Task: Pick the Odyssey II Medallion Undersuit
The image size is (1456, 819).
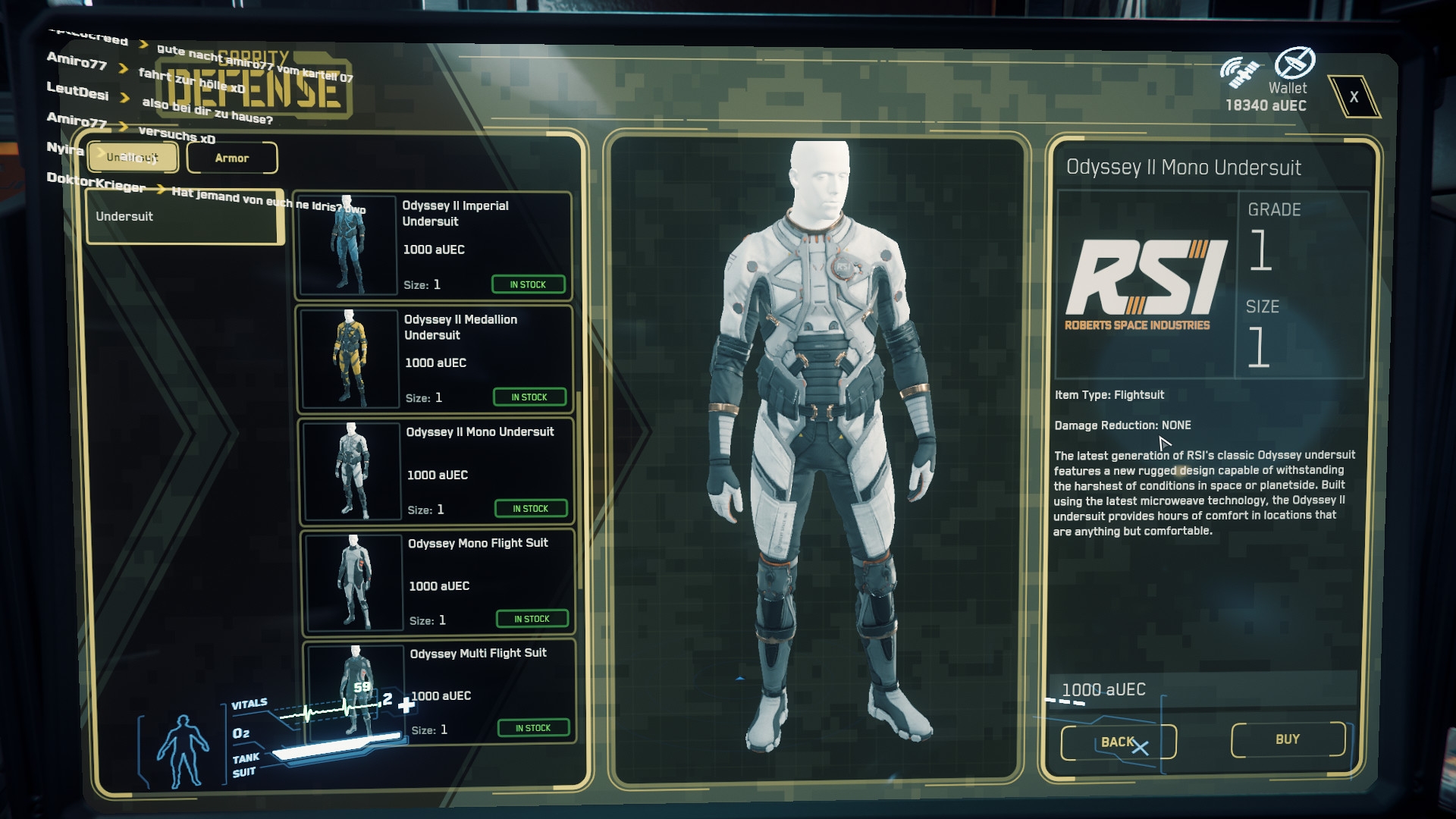Action: click(x=485, y=358)
